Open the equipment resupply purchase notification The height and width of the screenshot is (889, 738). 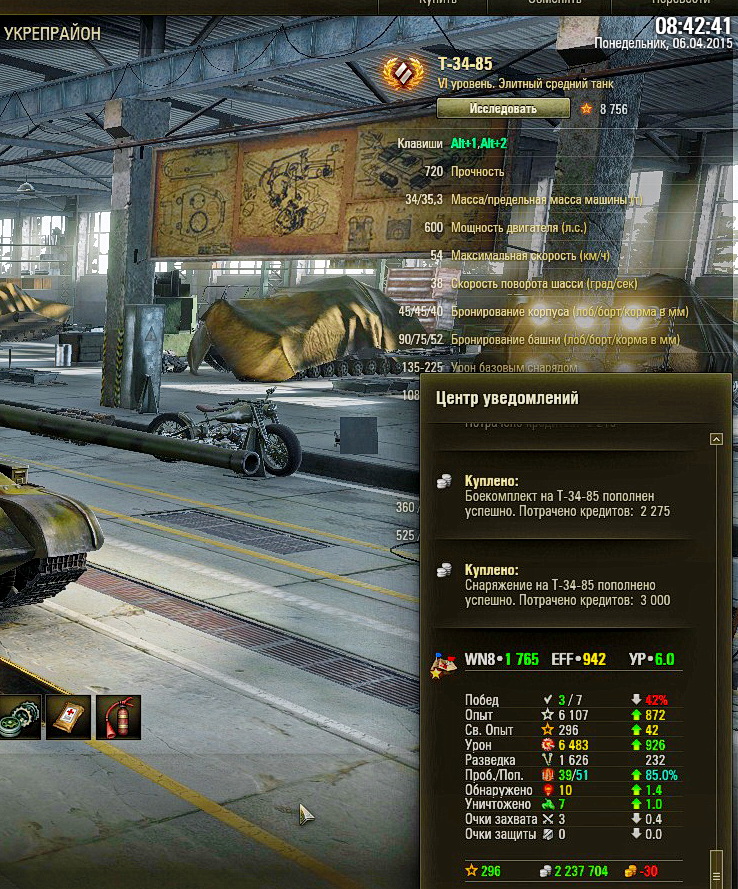click(567, 585)
